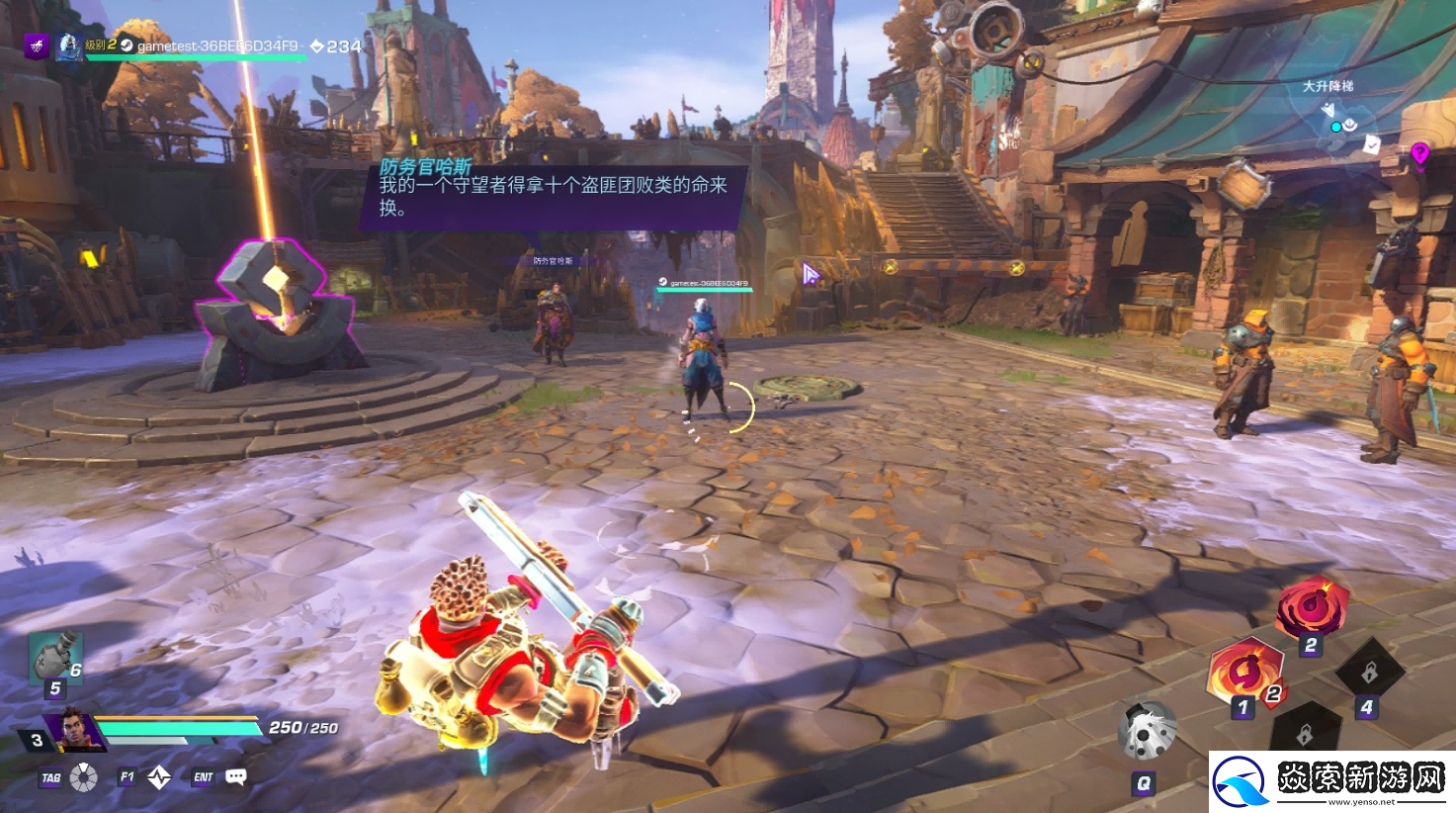The height and width of the screenshot is (813, 1456).
Task: Activate the orange fire swirl ability
Action: click(x=1244, y=672)
